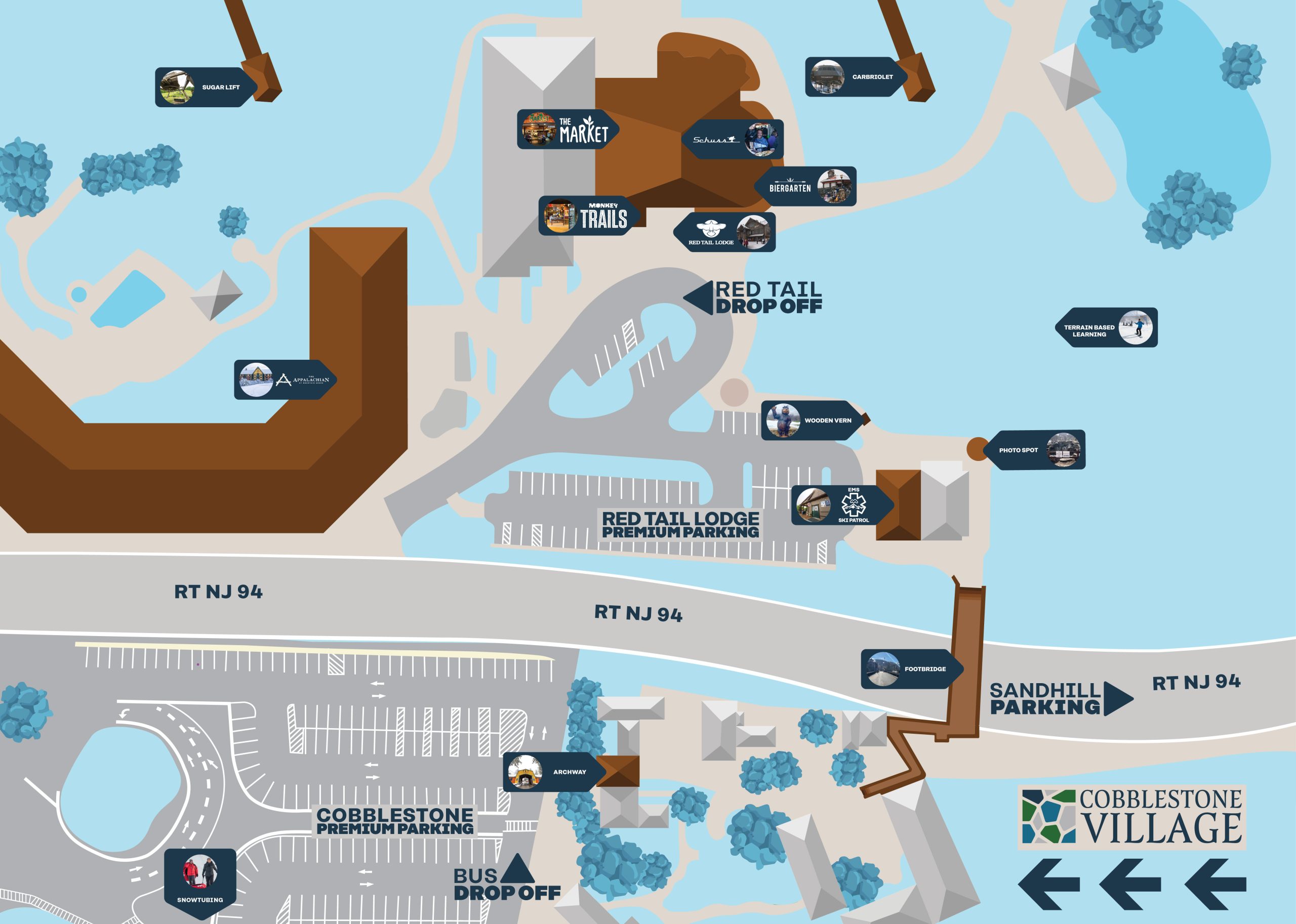Select the Wooden Vern marker
1296x924 pixels.
coord(811,421)
